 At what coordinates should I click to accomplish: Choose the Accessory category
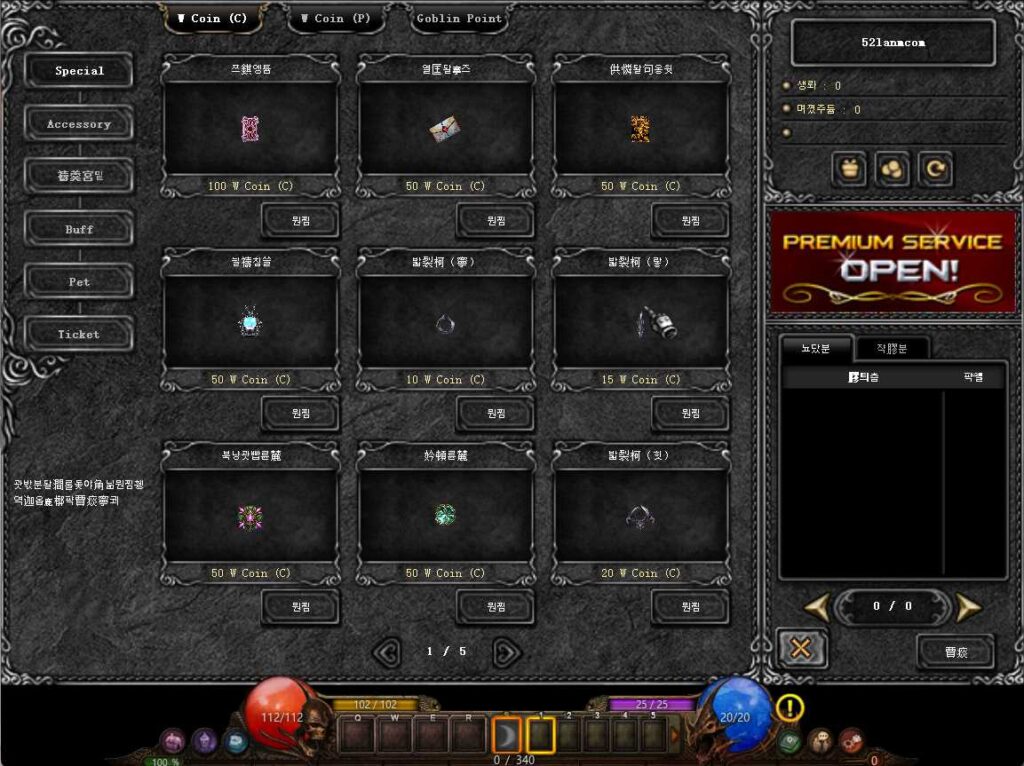79,124
